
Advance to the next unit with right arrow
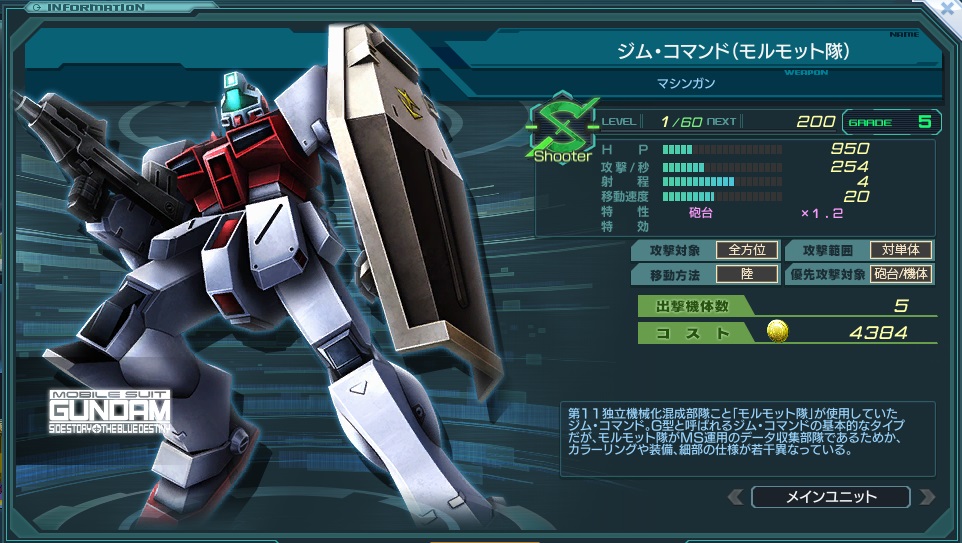coord(926,497)
